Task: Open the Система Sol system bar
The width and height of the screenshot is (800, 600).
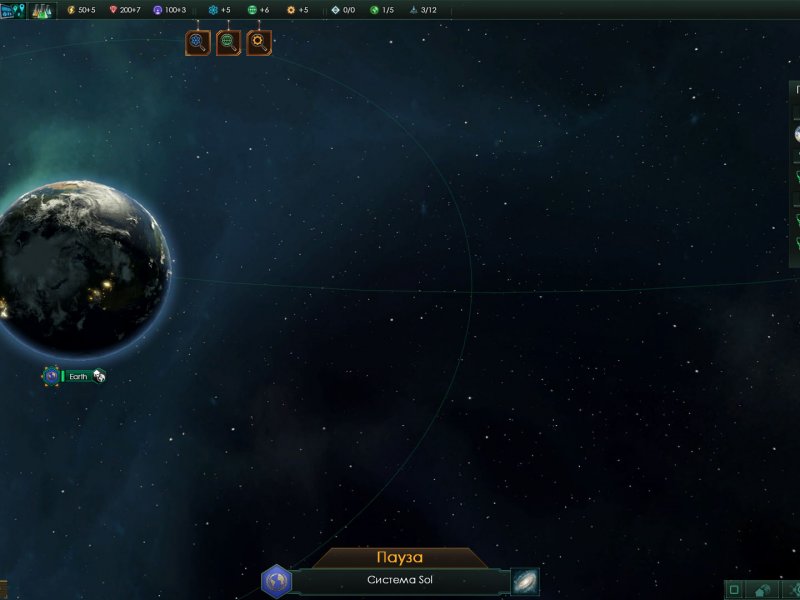Action: pos(400,581)
